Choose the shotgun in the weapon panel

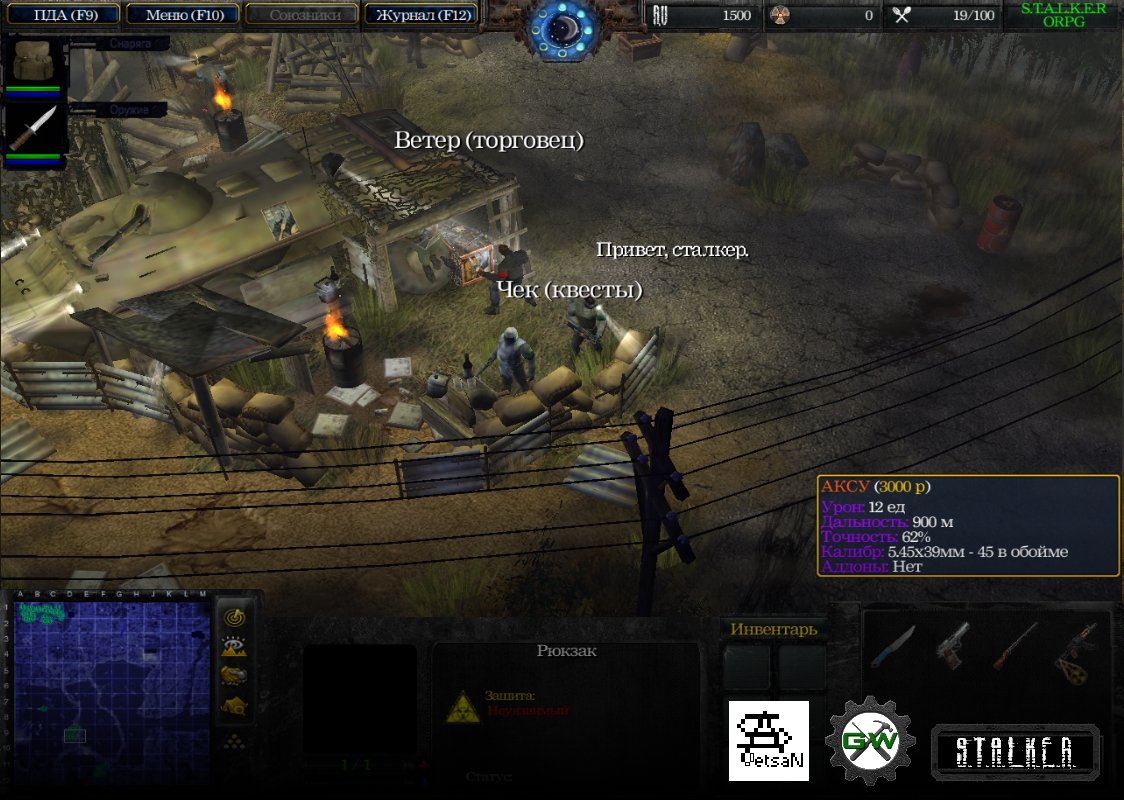1015,645
